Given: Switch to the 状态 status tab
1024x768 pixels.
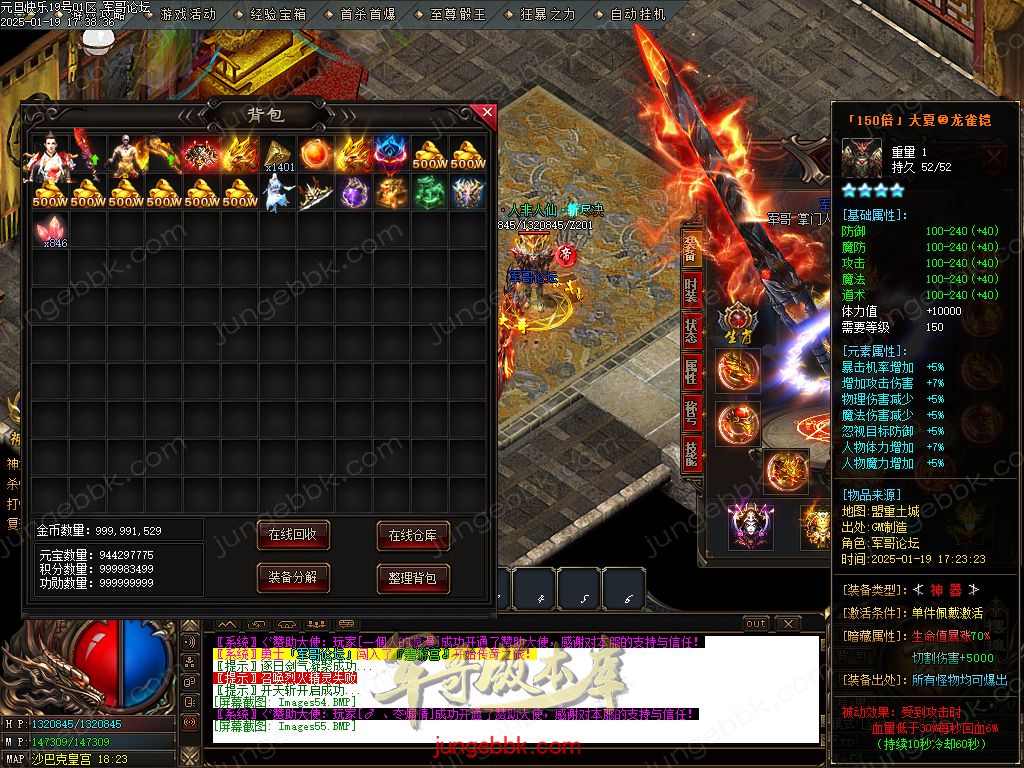Looking at the screenshot, I should pyautogui.click(x=691, y=331).
